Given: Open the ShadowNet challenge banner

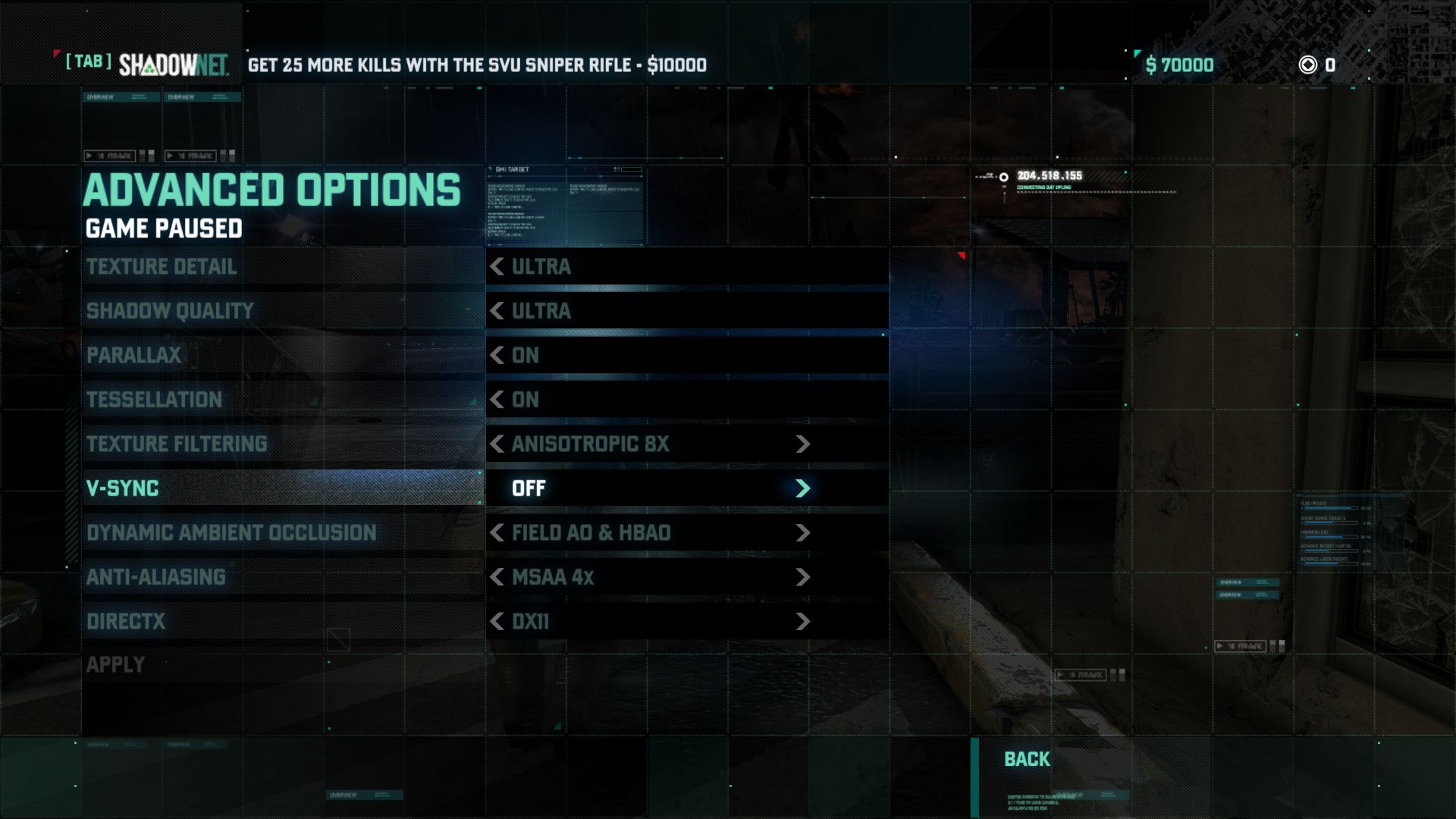Looking at the screenshot, I should click(x=476, y=65).
